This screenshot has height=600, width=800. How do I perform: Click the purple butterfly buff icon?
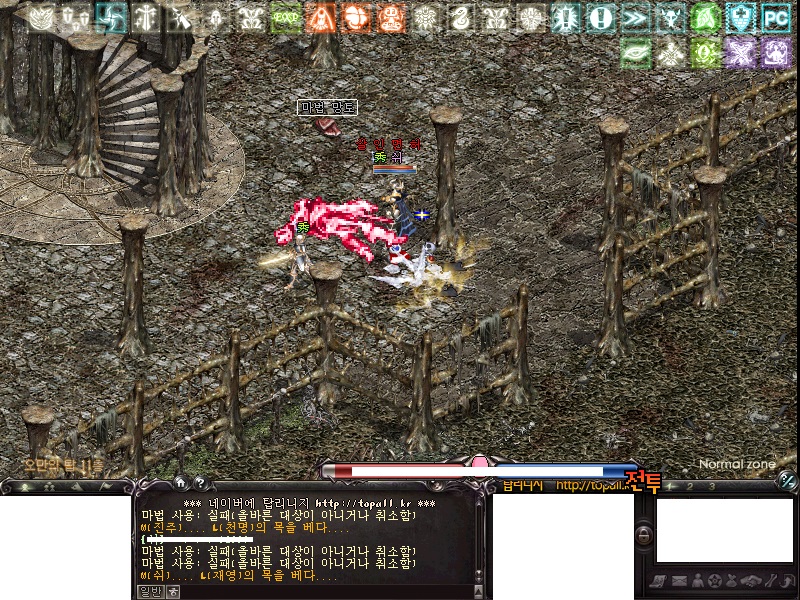tap(741, 52)
